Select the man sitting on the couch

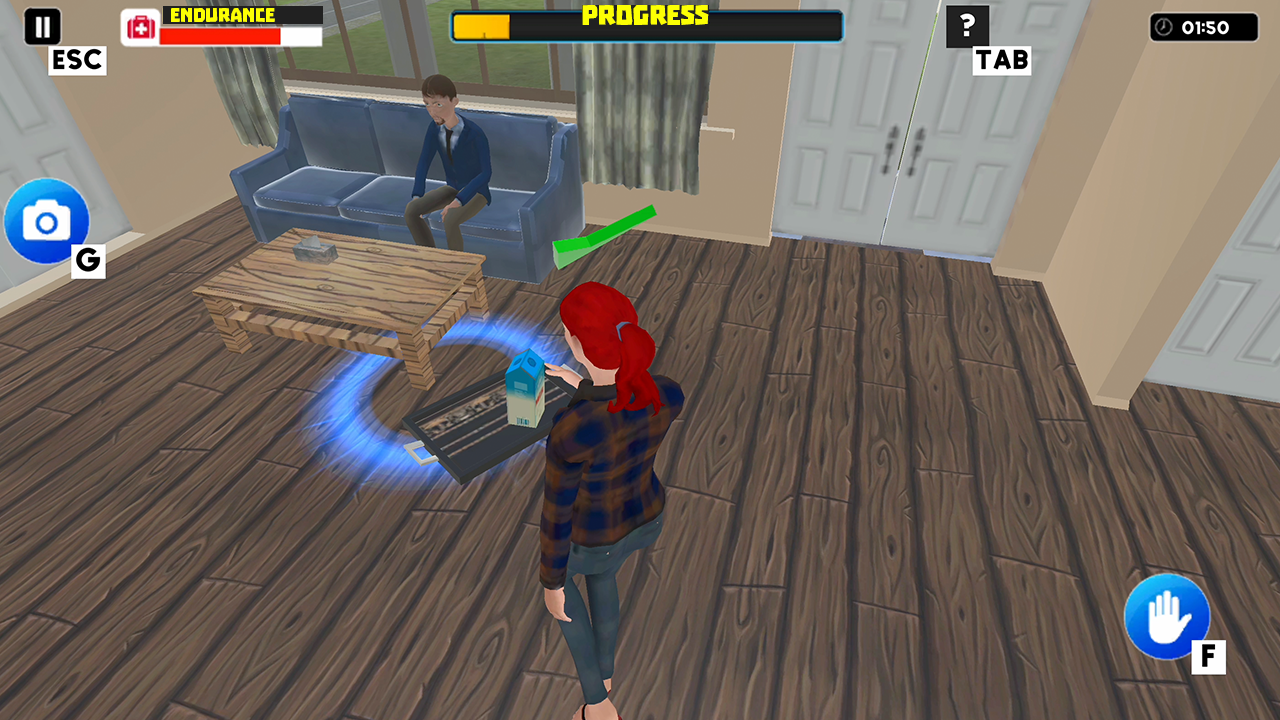click(x=450, y=150)
